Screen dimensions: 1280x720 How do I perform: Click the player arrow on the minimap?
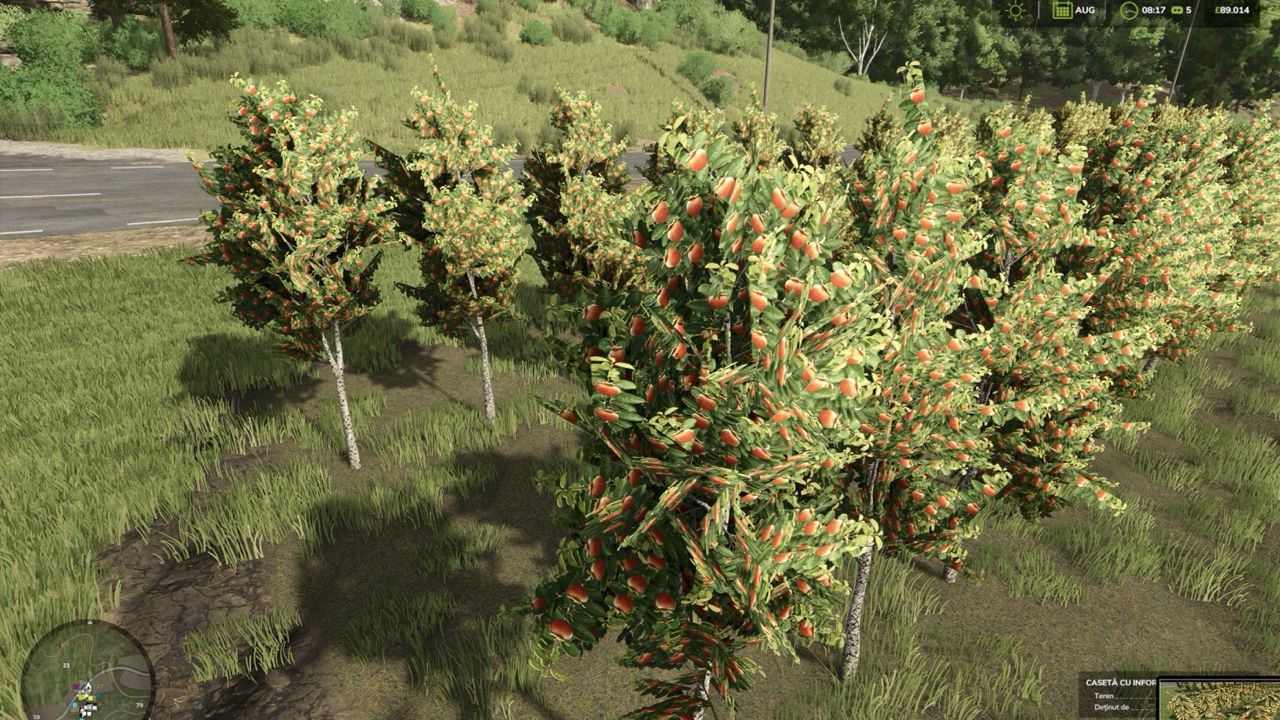pos(88,685)
